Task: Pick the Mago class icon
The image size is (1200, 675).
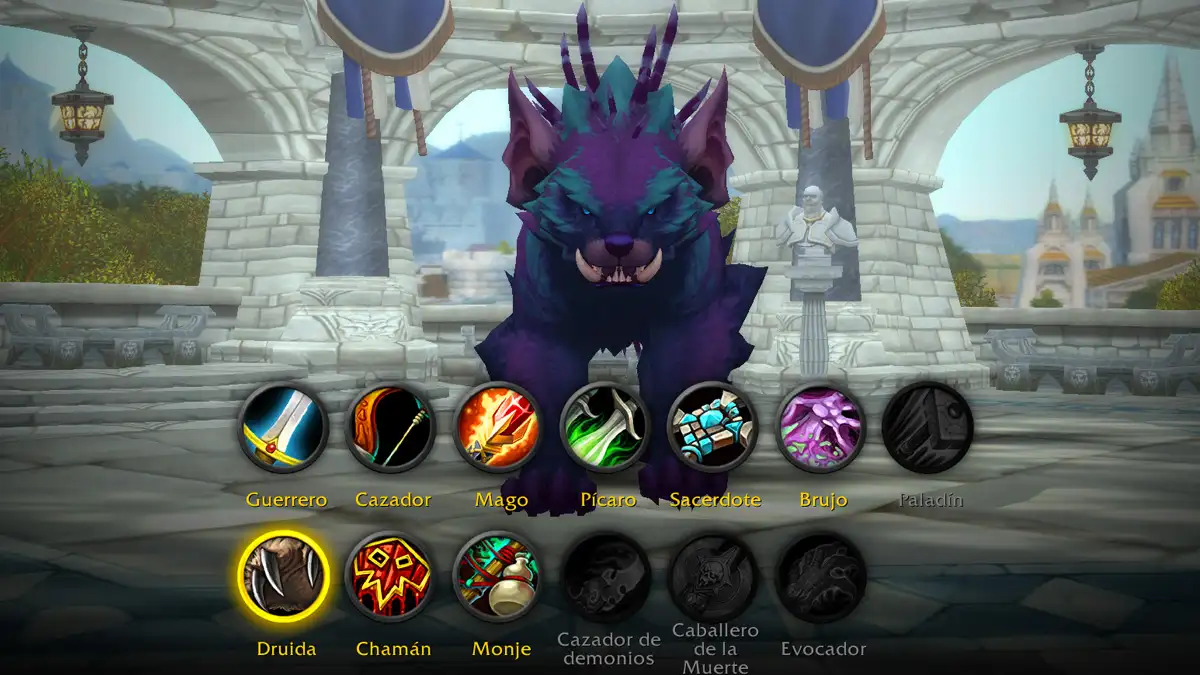Action: [498, 428]
